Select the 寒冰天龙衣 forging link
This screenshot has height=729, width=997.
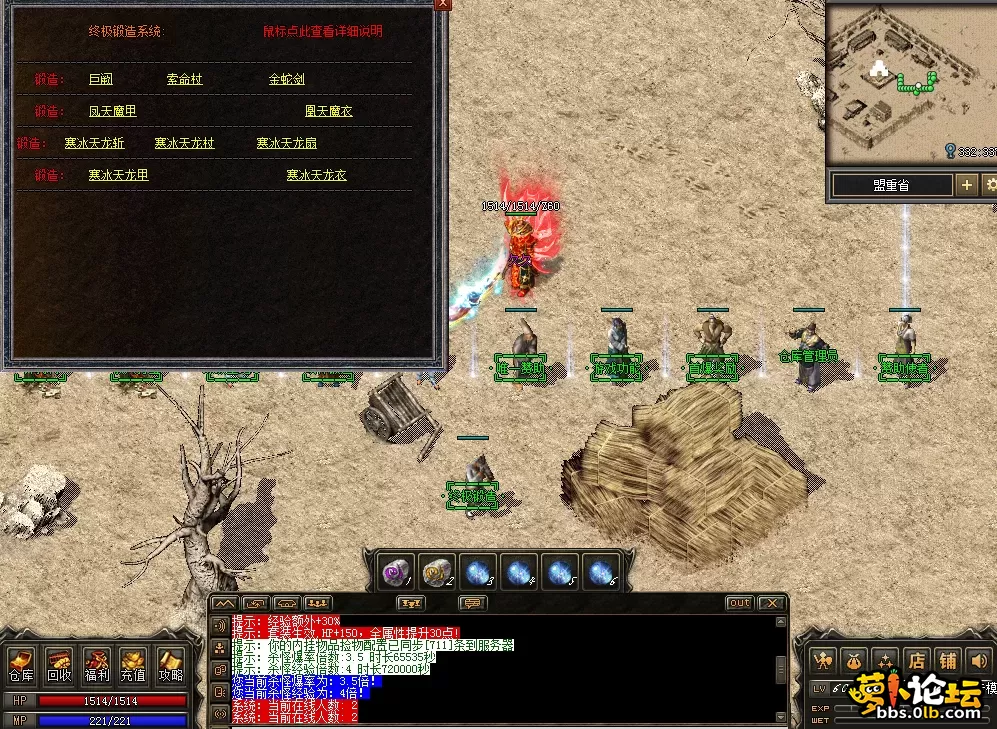(x=316, y=175)
